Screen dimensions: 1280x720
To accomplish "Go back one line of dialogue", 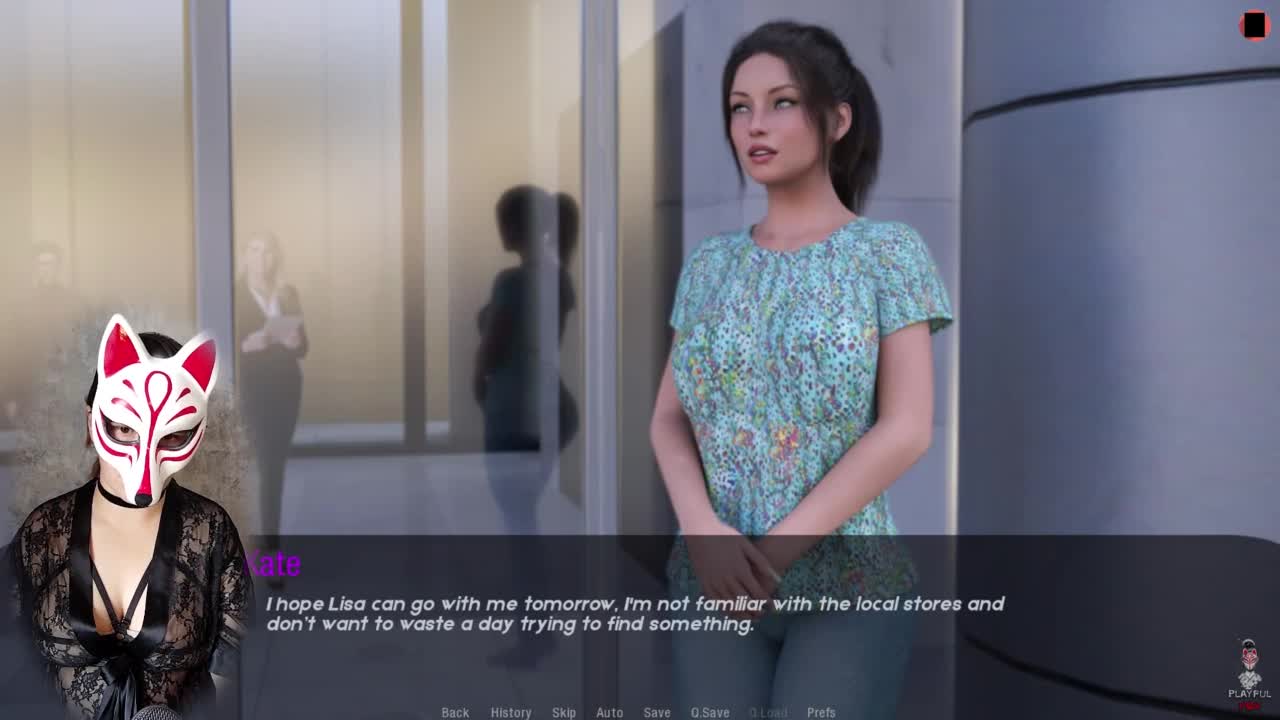I will point(455,712).
